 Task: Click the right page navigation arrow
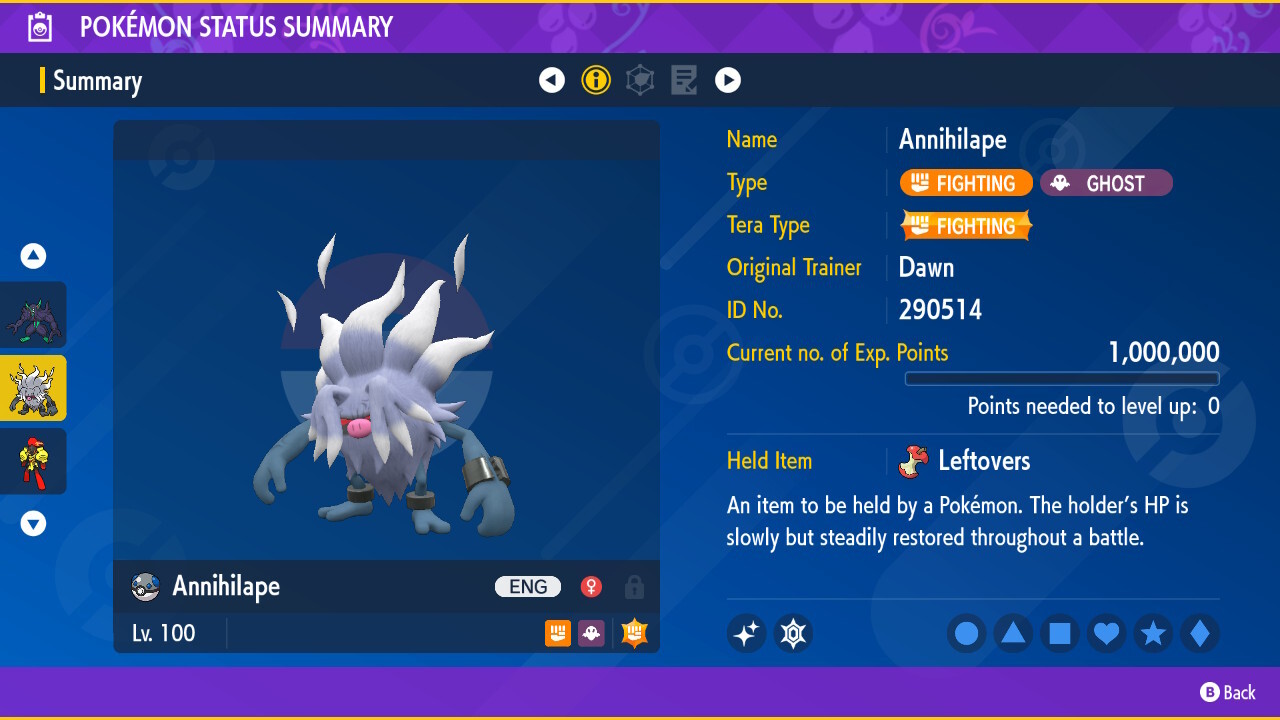[x=728, y=80]
